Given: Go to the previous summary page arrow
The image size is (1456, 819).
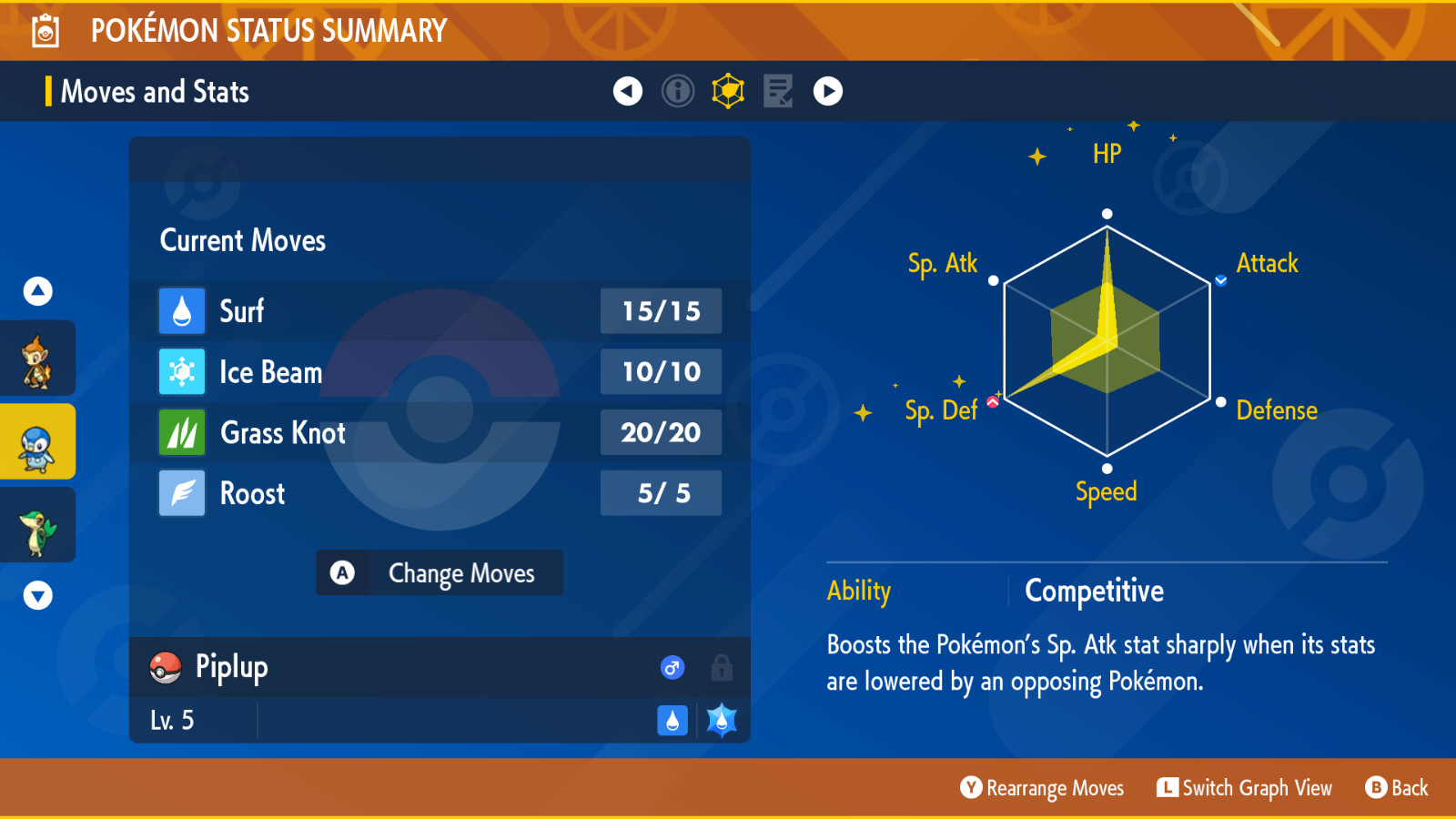Looking at the screenshot, I should pos(628,91).
